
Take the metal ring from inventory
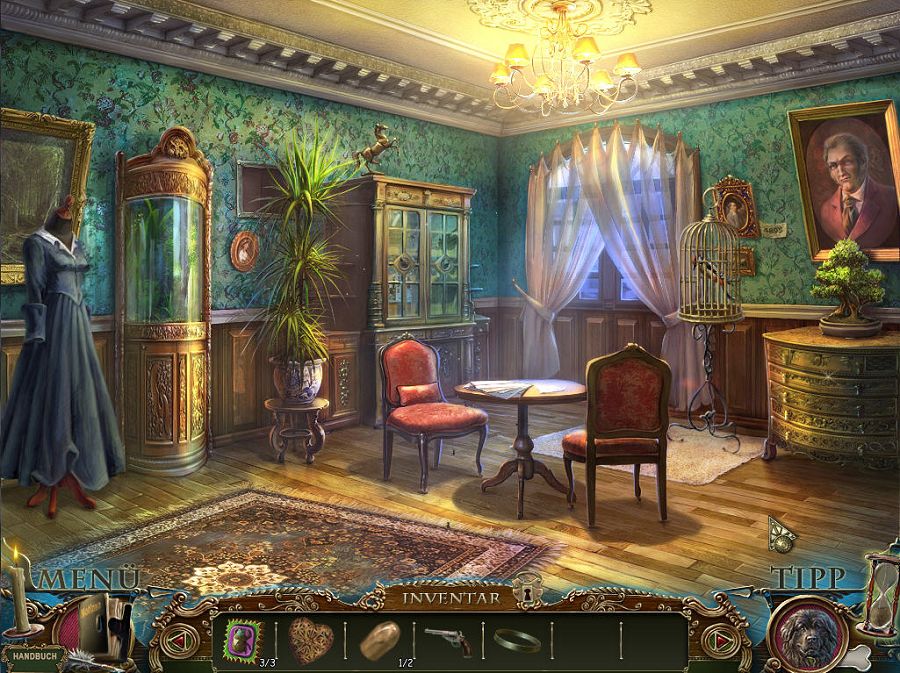tap(516, 639)
